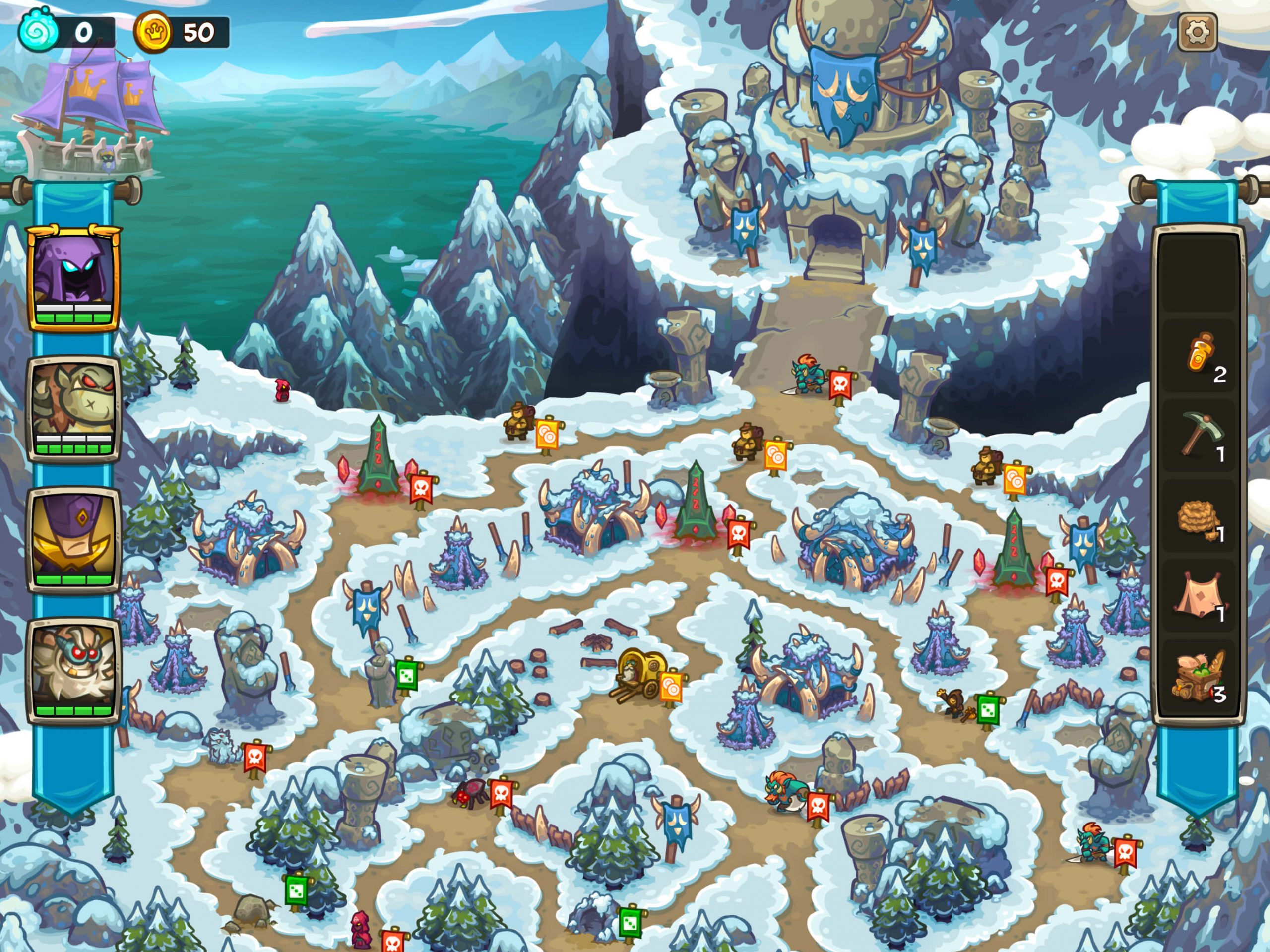This screenshot has height=952, width=1270.
Task: Select the red-eyed orc hero portrait
Action: [x=74, y=408]
